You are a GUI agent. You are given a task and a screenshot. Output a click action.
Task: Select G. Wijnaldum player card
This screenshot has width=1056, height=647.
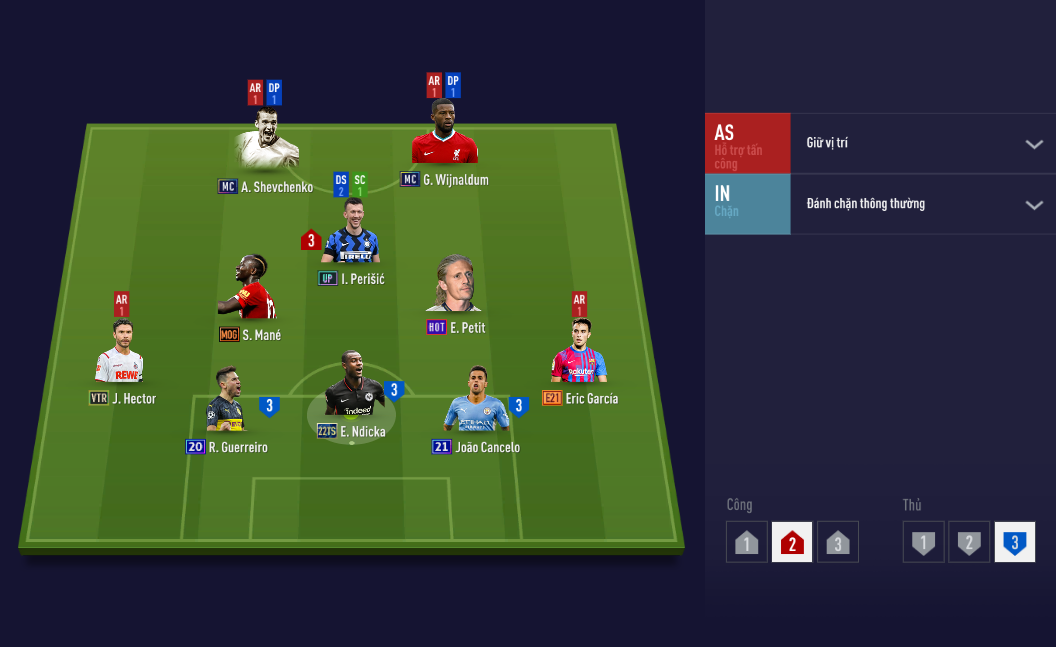[x=444, y=135]
